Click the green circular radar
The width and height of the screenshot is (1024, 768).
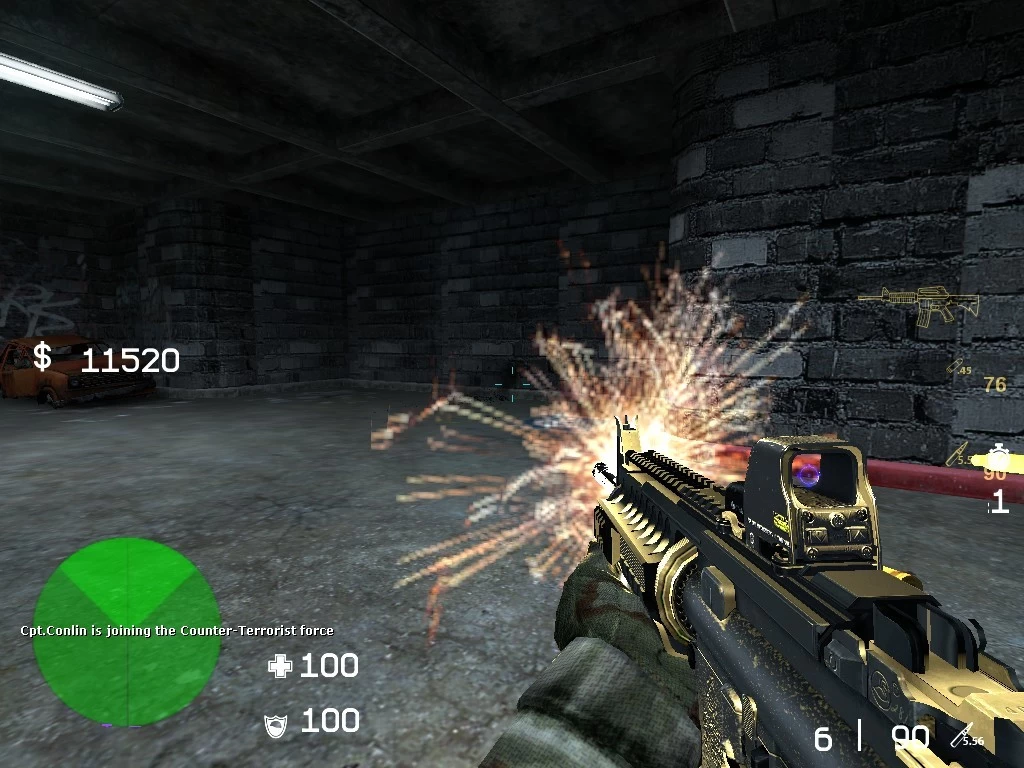(x=127, y=631)
